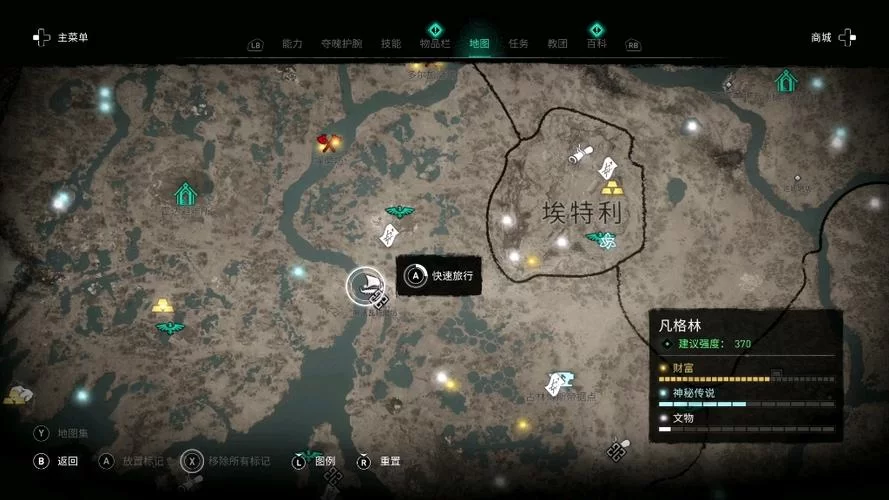Click the highlighted longship map marker
The height and width of the screenshot is (500, 889).
(365, 285)
